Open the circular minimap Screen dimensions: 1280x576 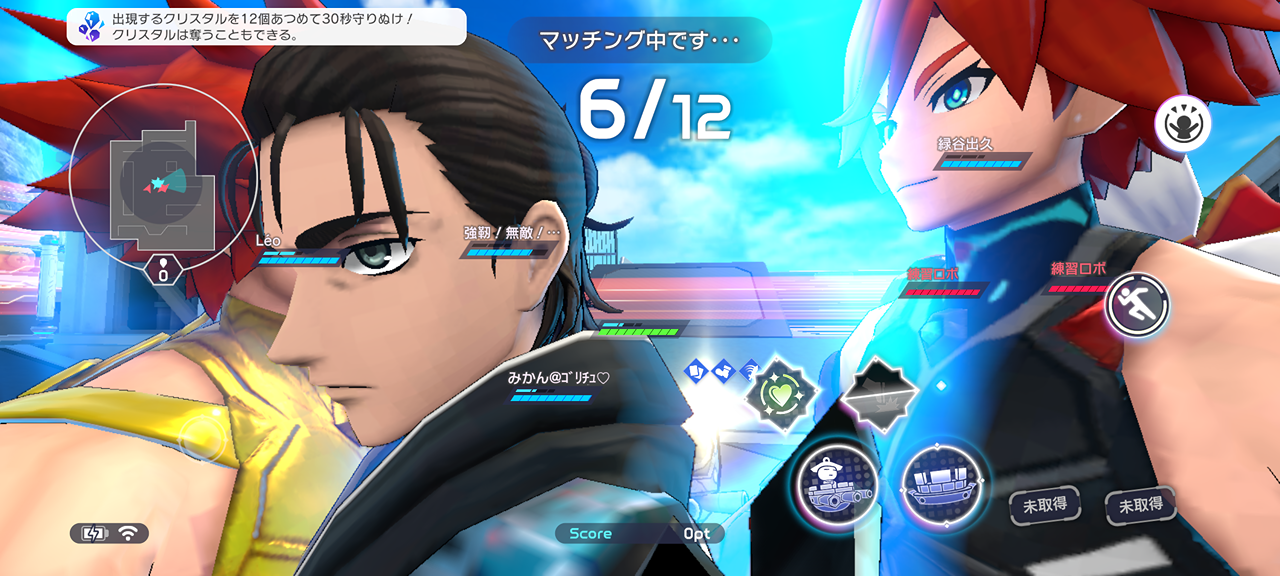tap(163, 178)
